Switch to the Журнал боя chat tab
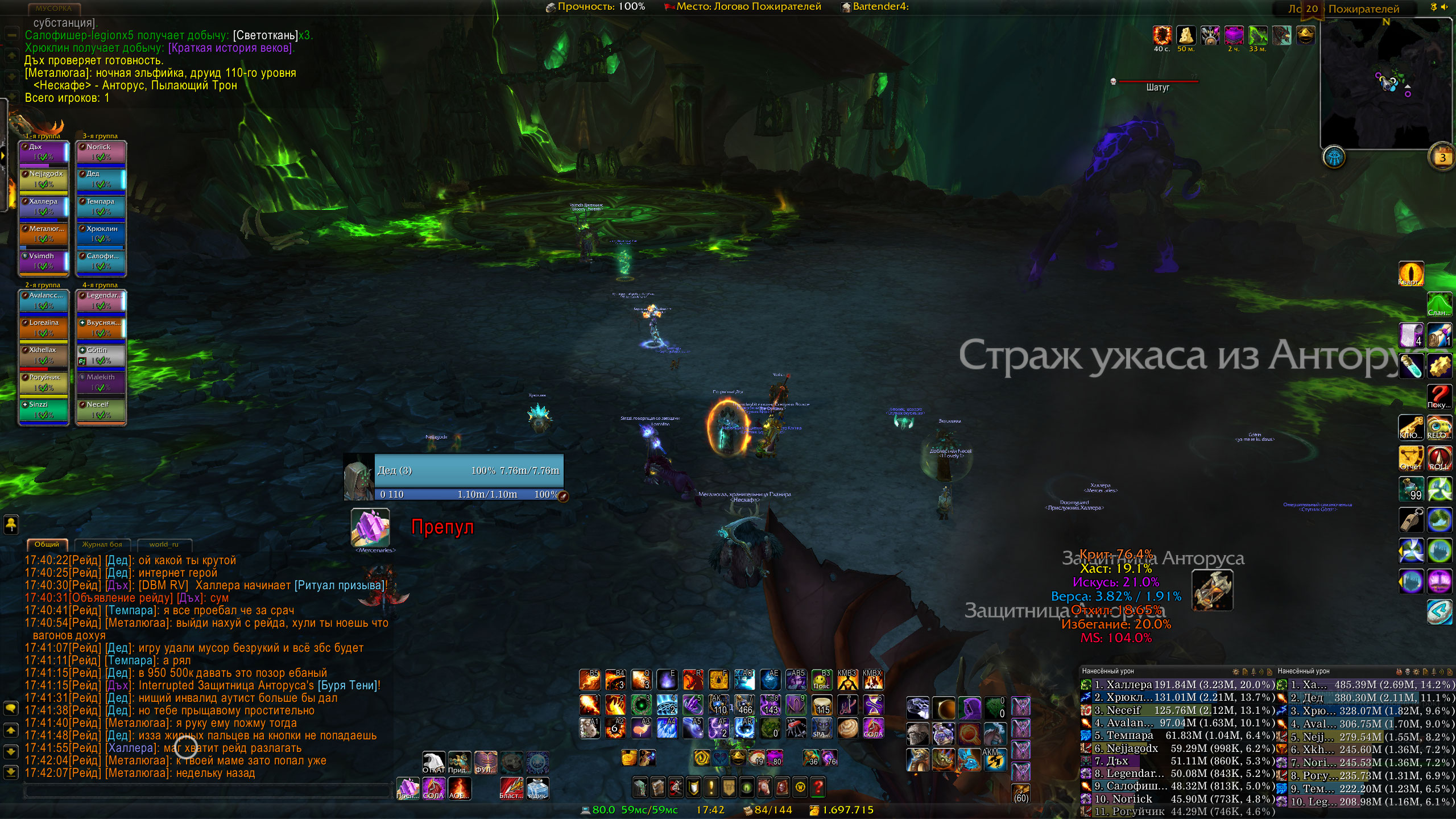The height and width of the screenshot is (819, 1456). tap(102, 544)
